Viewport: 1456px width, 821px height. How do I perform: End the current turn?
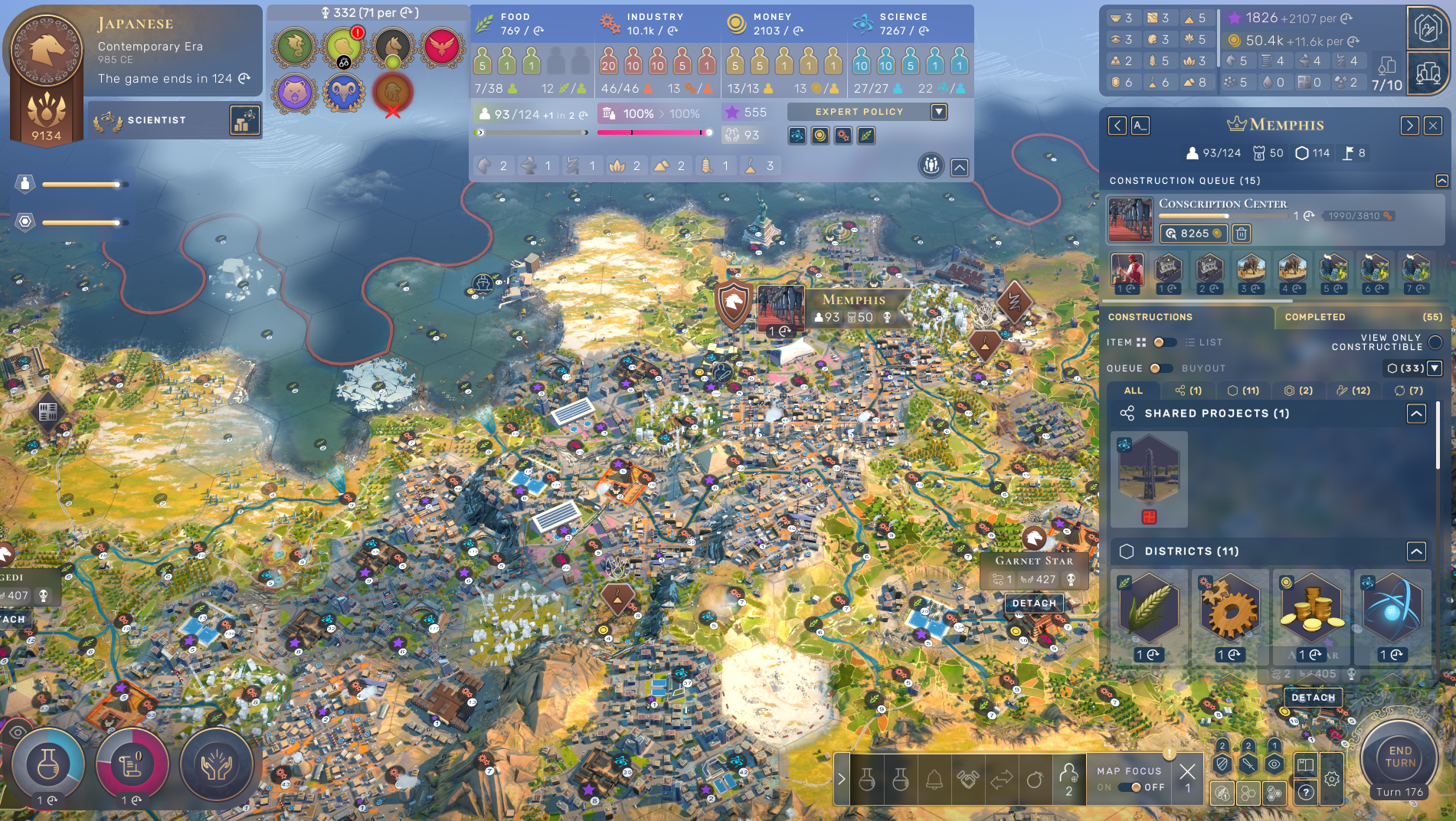coord(1399,757)
